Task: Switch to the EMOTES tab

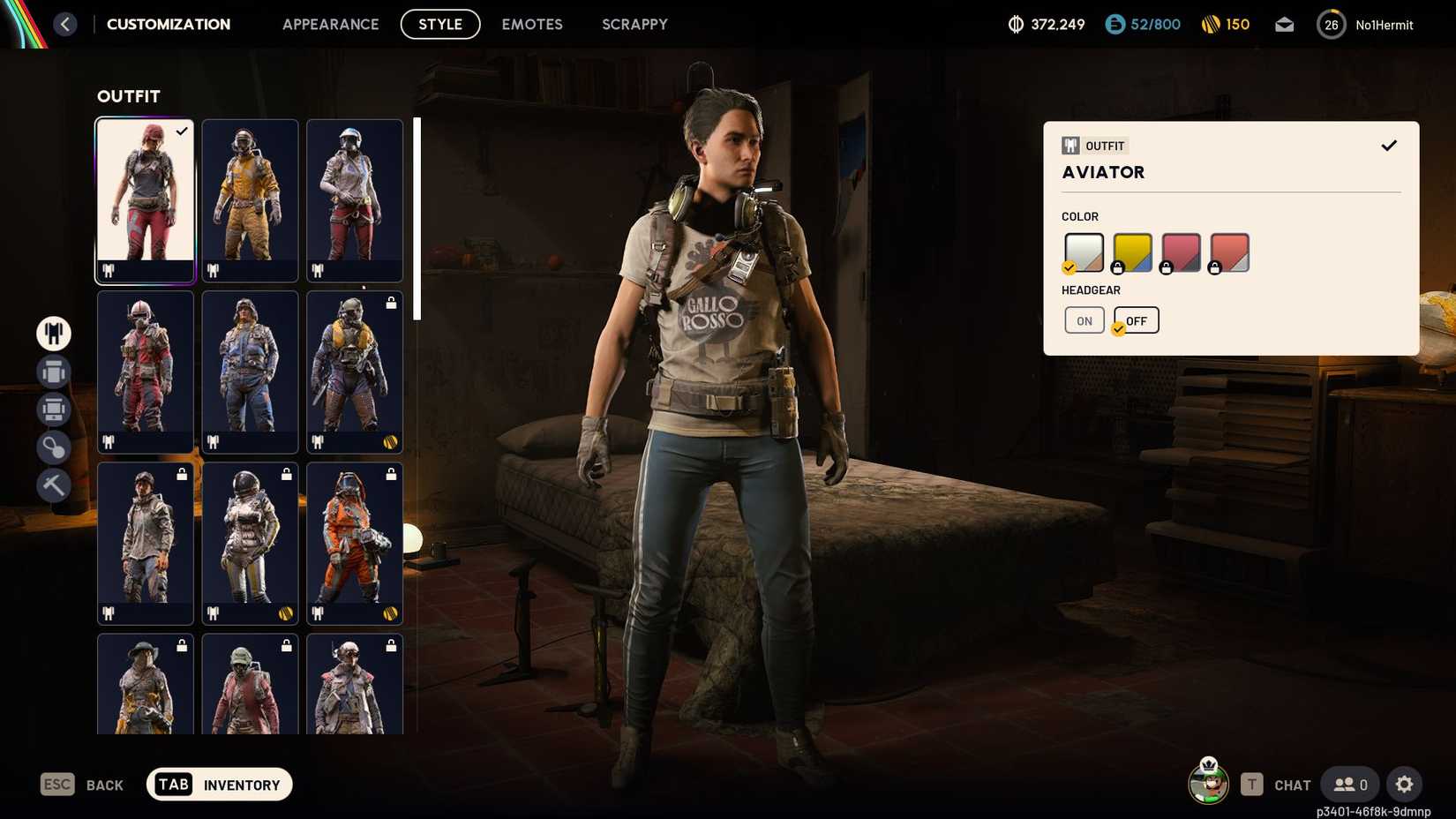Action: [x=531, y=24]
